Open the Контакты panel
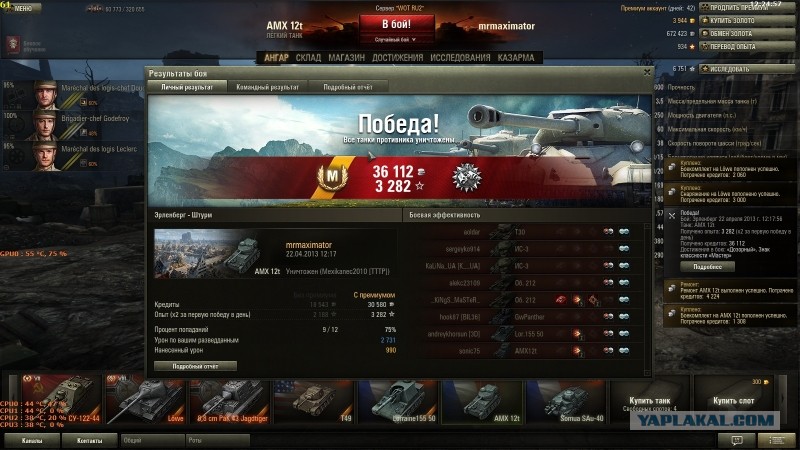Viewport: 800px width, 450px height. coord(88,439)
